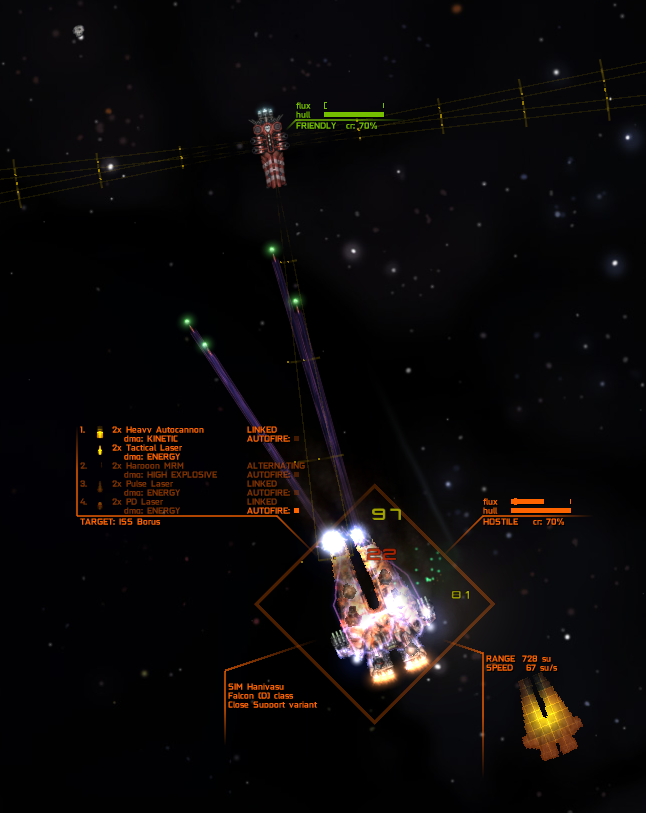The height and width of the screenshot is (813, 646).
Task: Toggle autofire for the PD Laser group
Action: point(296,510)
